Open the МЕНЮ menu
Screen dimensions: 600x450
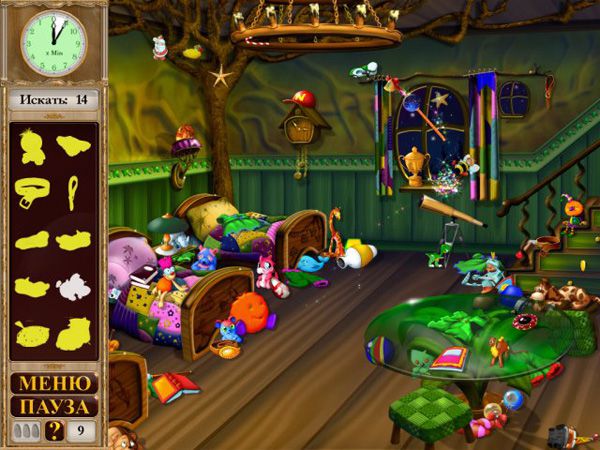54,383
